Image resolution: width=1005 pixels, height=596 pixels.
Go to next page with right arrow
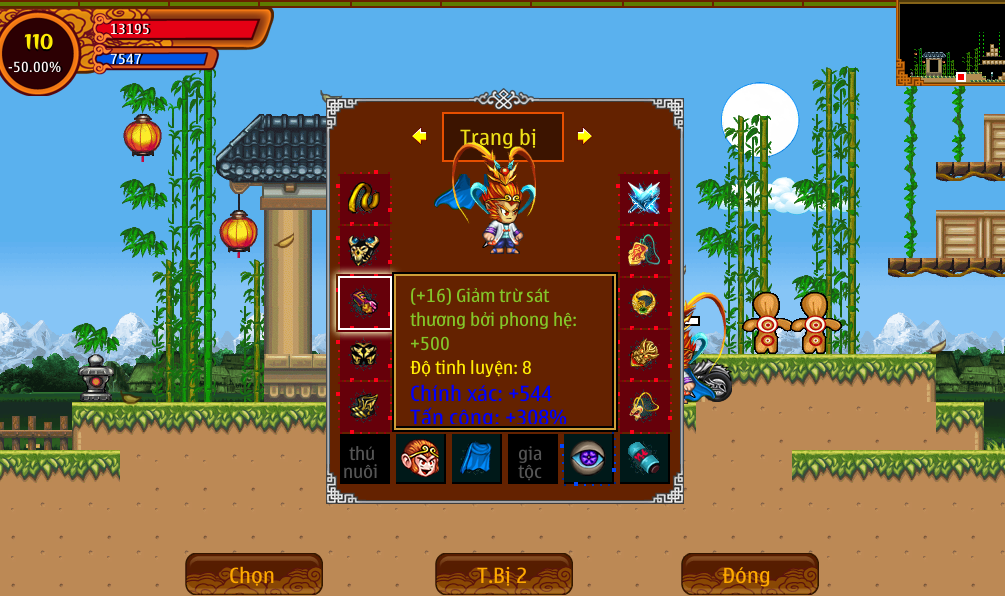click(x=585, y=136)
